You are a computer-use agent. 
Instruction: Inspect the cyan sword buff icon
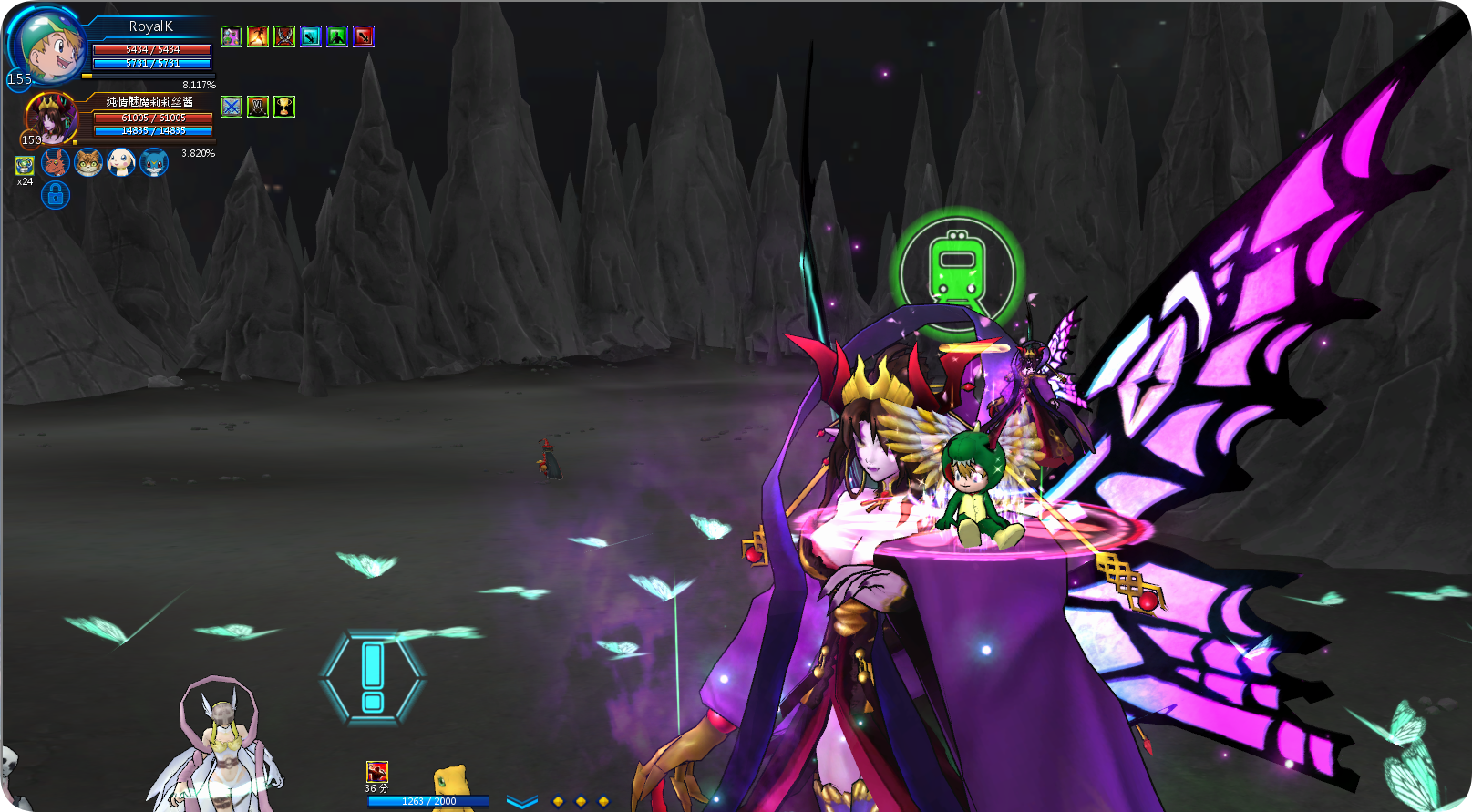311,36
